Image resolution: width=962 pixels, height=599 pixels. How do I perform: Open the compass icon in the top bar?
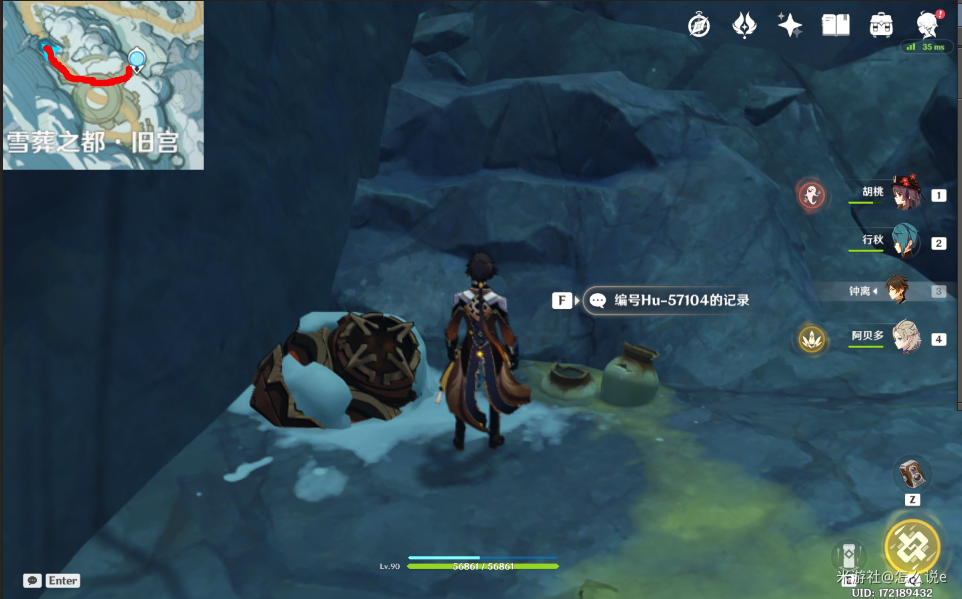click(699, 26)
